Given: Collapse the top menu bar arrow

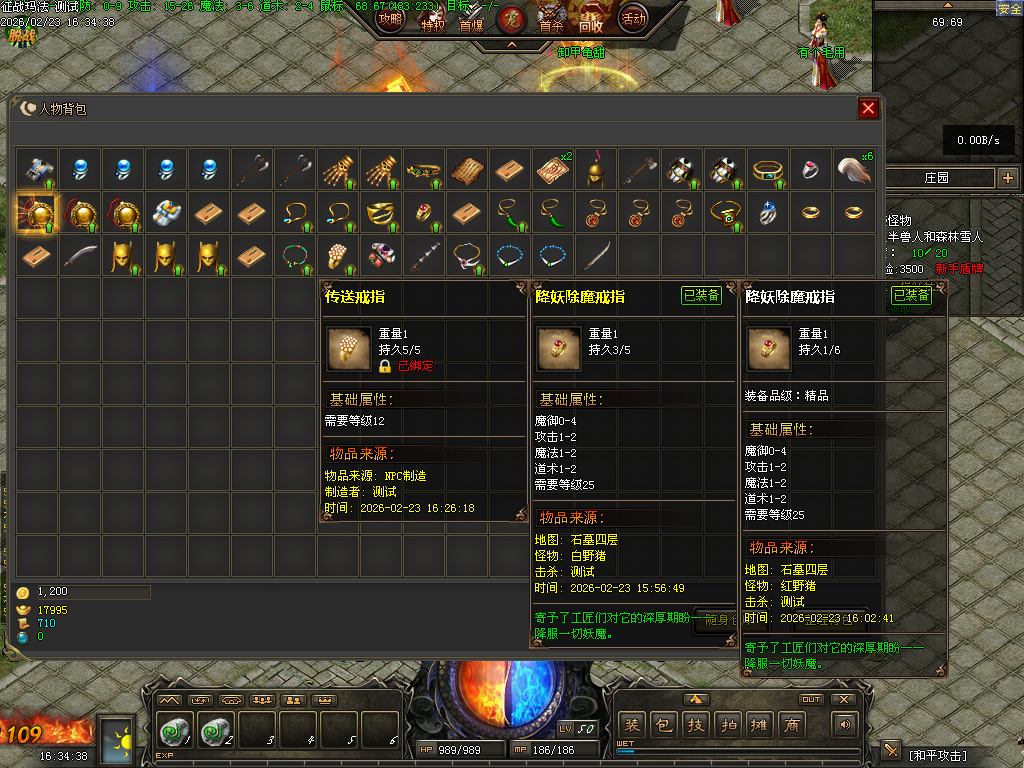Looking at the screenshot, I should click(x=511, y=45).
